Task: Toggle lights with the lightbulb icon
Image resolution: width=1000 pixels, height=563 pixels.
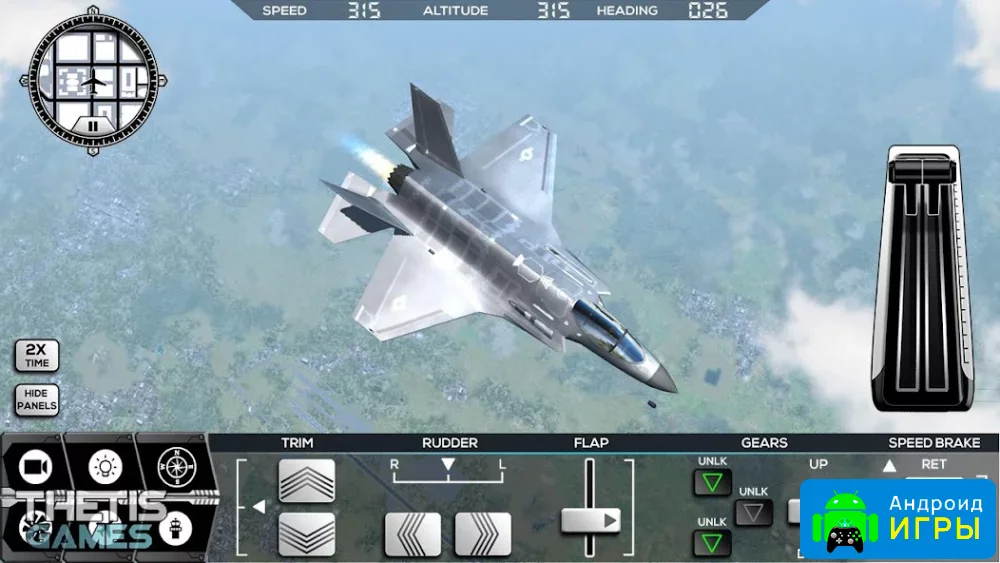Action: point(103,466)
